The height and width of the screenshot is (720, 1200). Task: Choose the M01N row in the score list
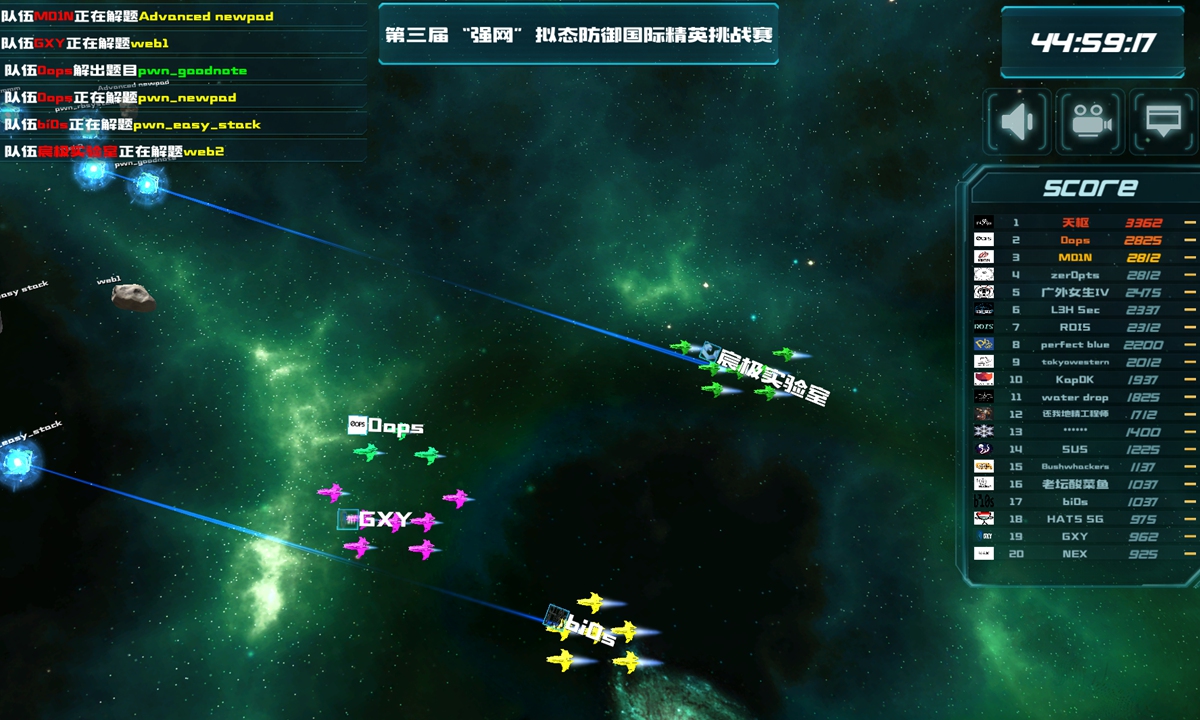point(1075,258)
